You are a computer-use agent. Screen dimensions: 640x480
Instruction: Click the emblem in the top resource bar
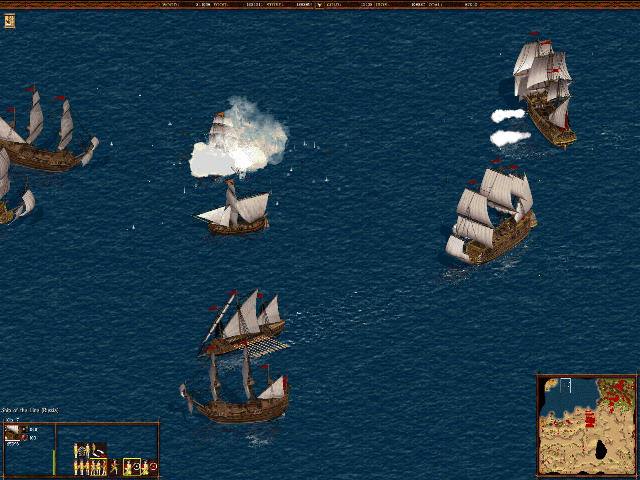[319, 5]
